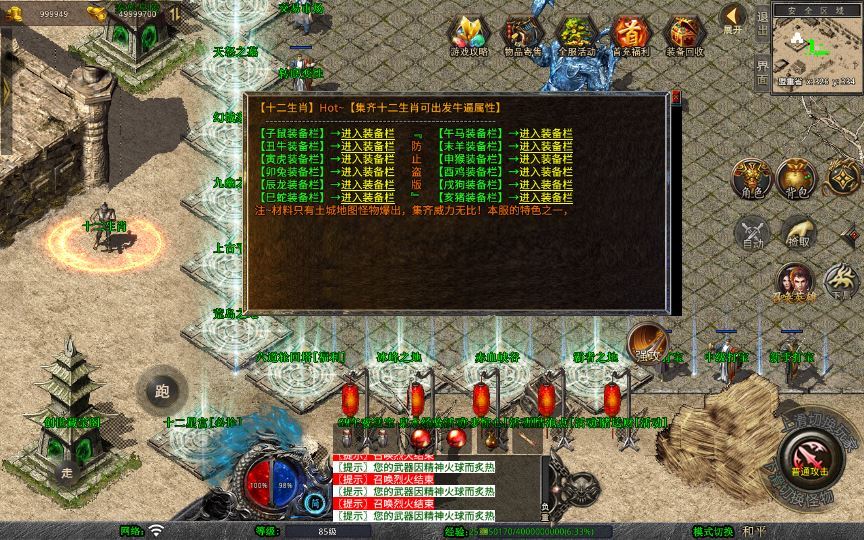Screen dimensions: 864x540
Task: Click the 展开 expand arrow button
Action: click(x=733, y=17)
